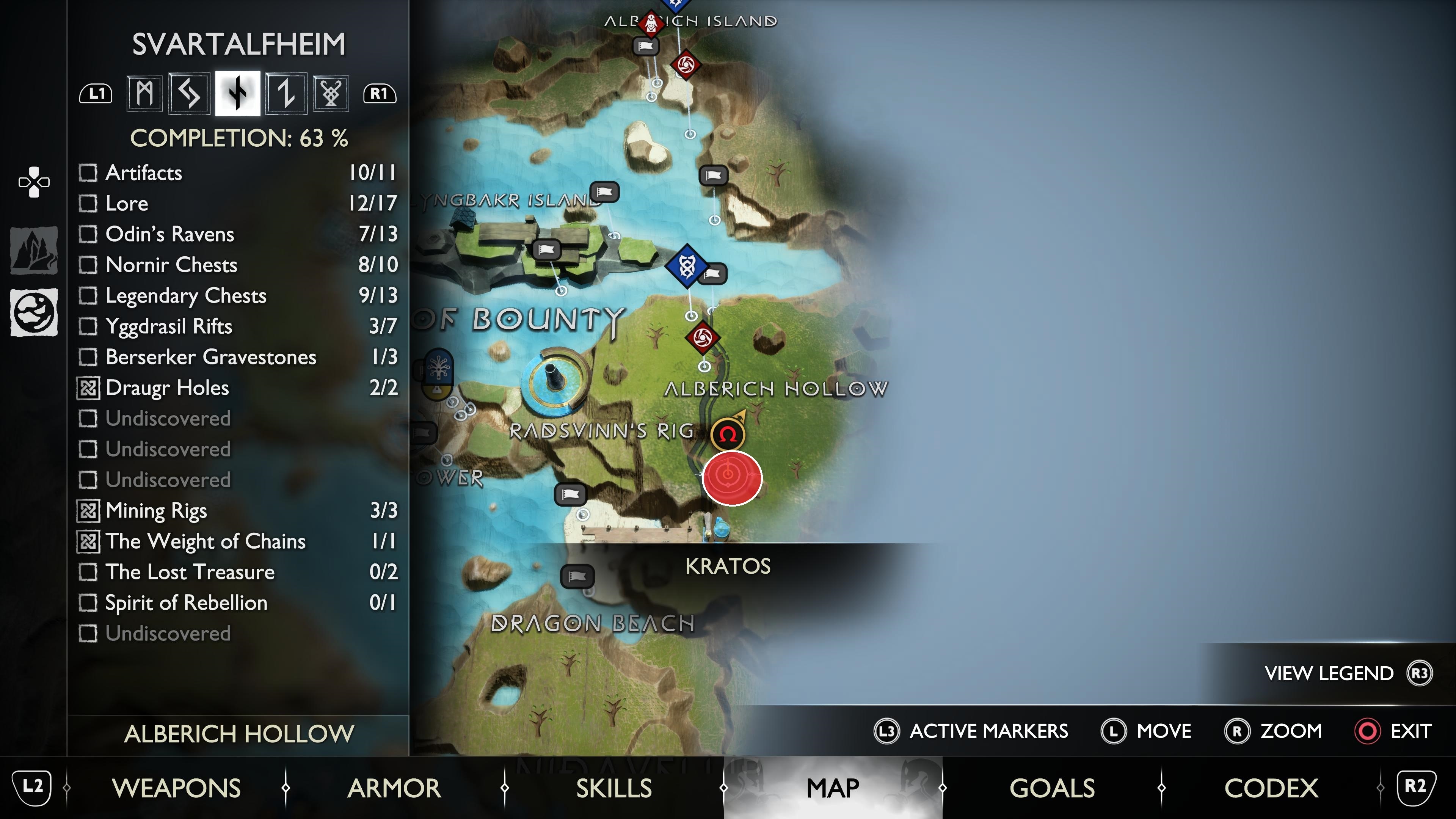Screen dimensions: 1456x819
Task: Open the Goals tab
Action: (1052, 788)
